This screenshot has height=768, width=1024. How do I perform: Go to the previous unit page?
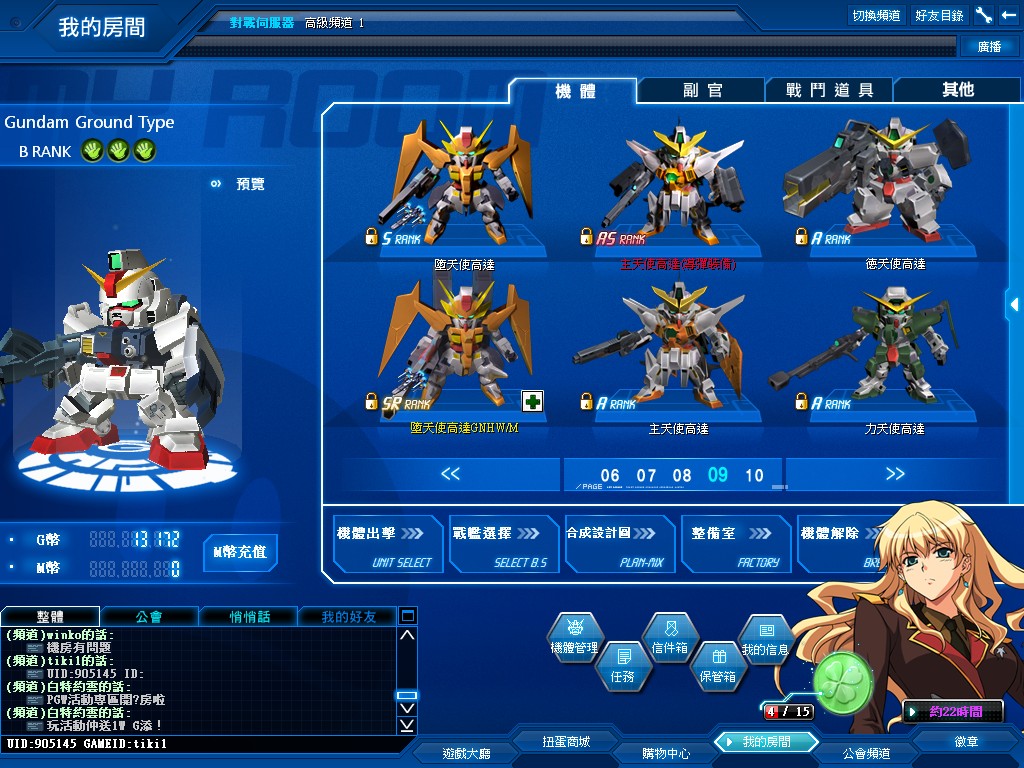click(x=450, y=474)
